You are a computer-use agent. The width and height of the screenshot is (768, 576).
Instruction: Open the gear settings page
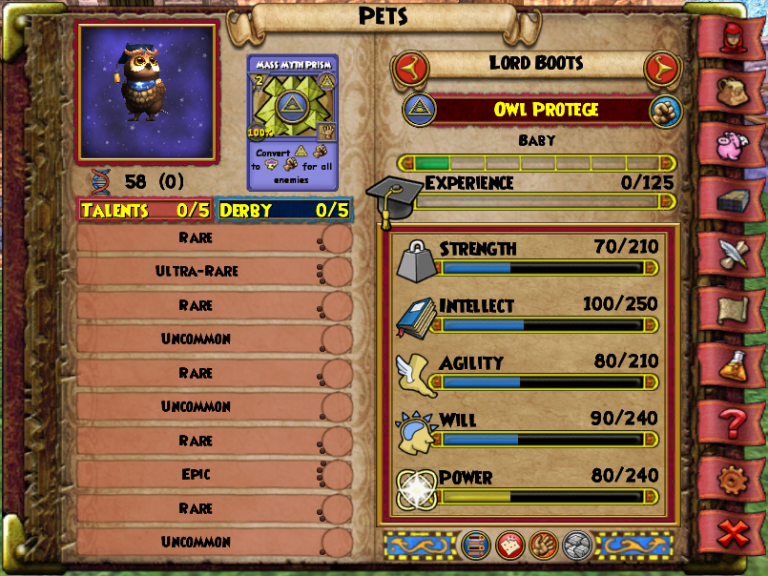coord(736,478)
